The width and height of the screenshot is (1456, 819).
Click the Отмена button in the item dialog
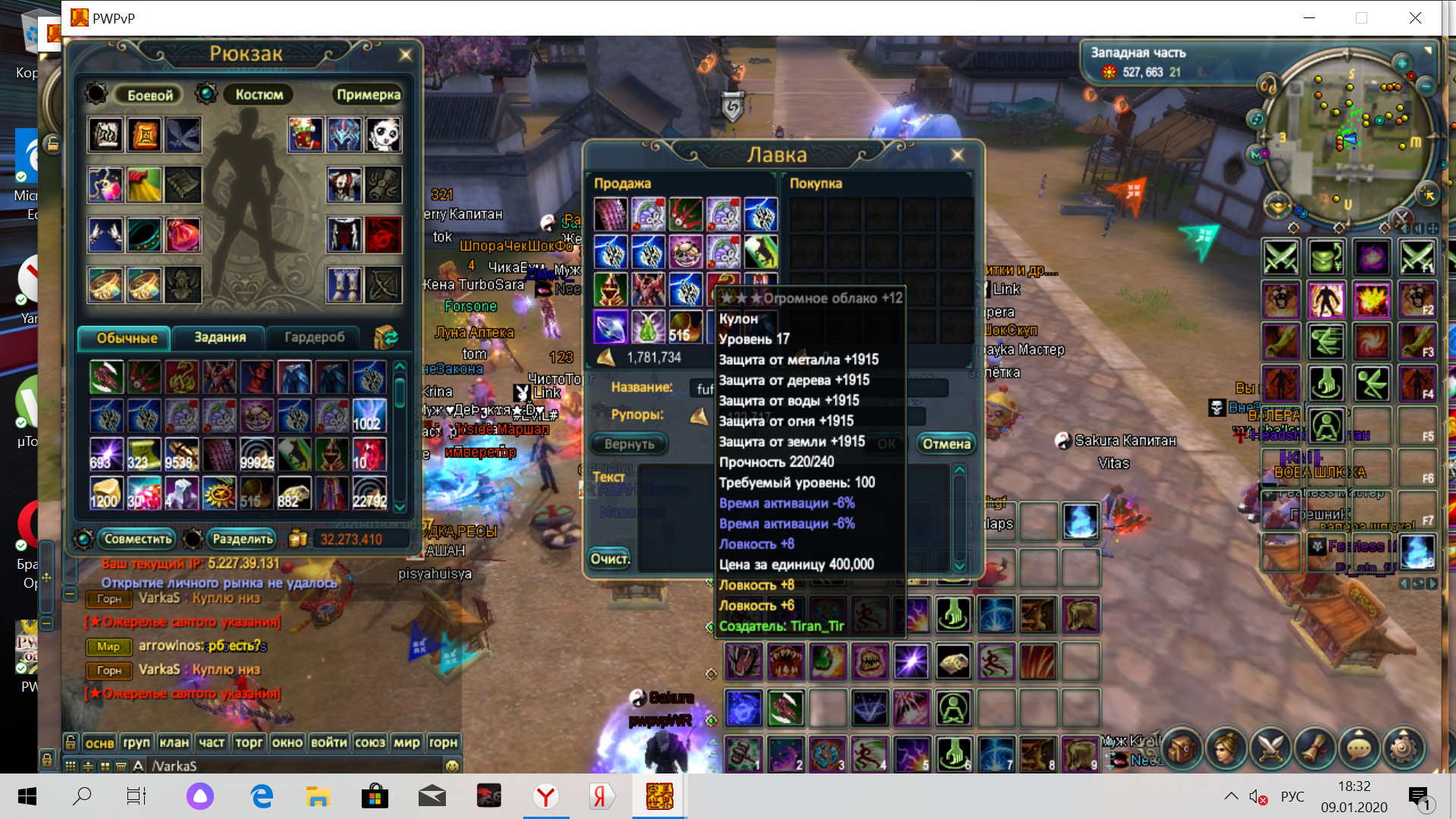click(946, 444)
